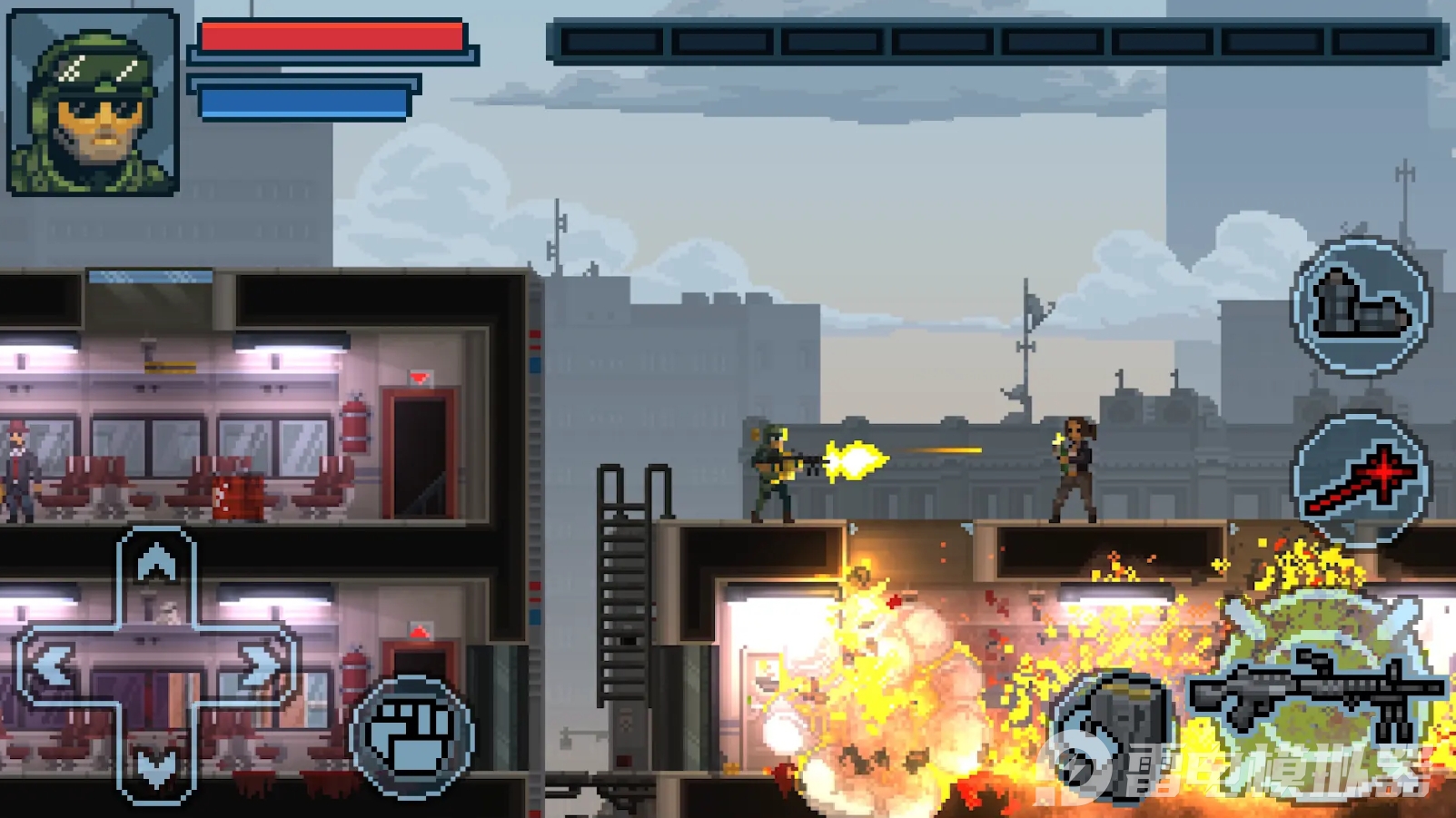Hit the fist melee attack button
Image resolution: width=1456 pixels, height=818 pixels.
412,736
